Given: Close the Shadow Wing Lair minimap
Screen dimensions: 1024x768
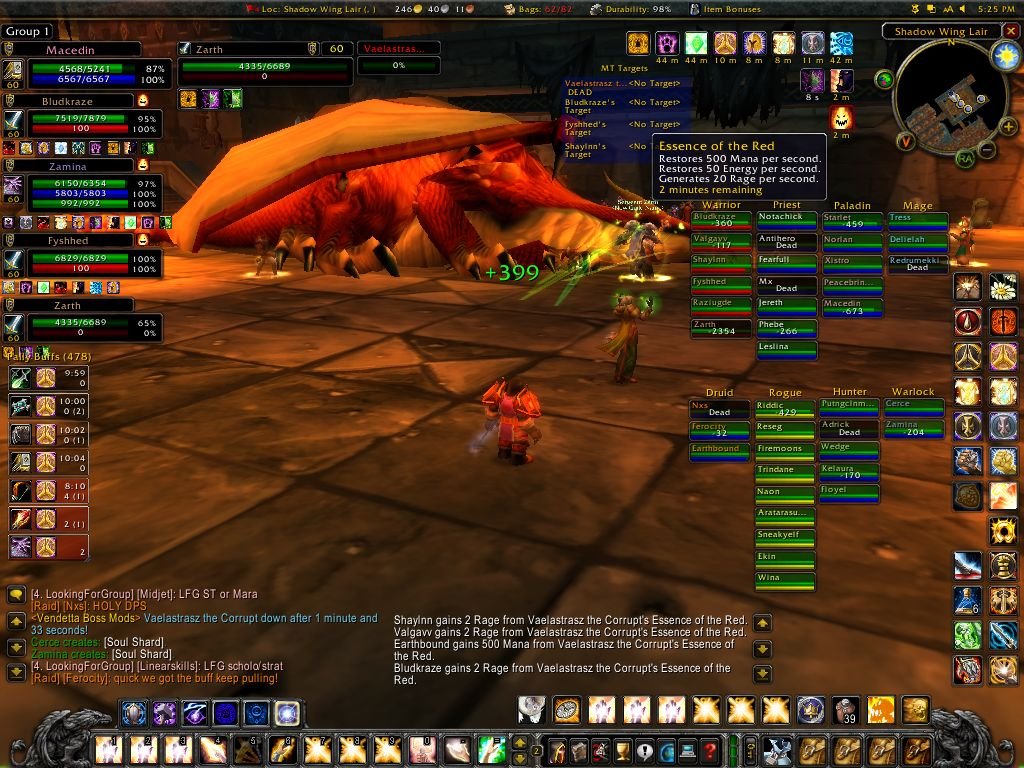Looking at the screenshot, I should pos(1009,31).
